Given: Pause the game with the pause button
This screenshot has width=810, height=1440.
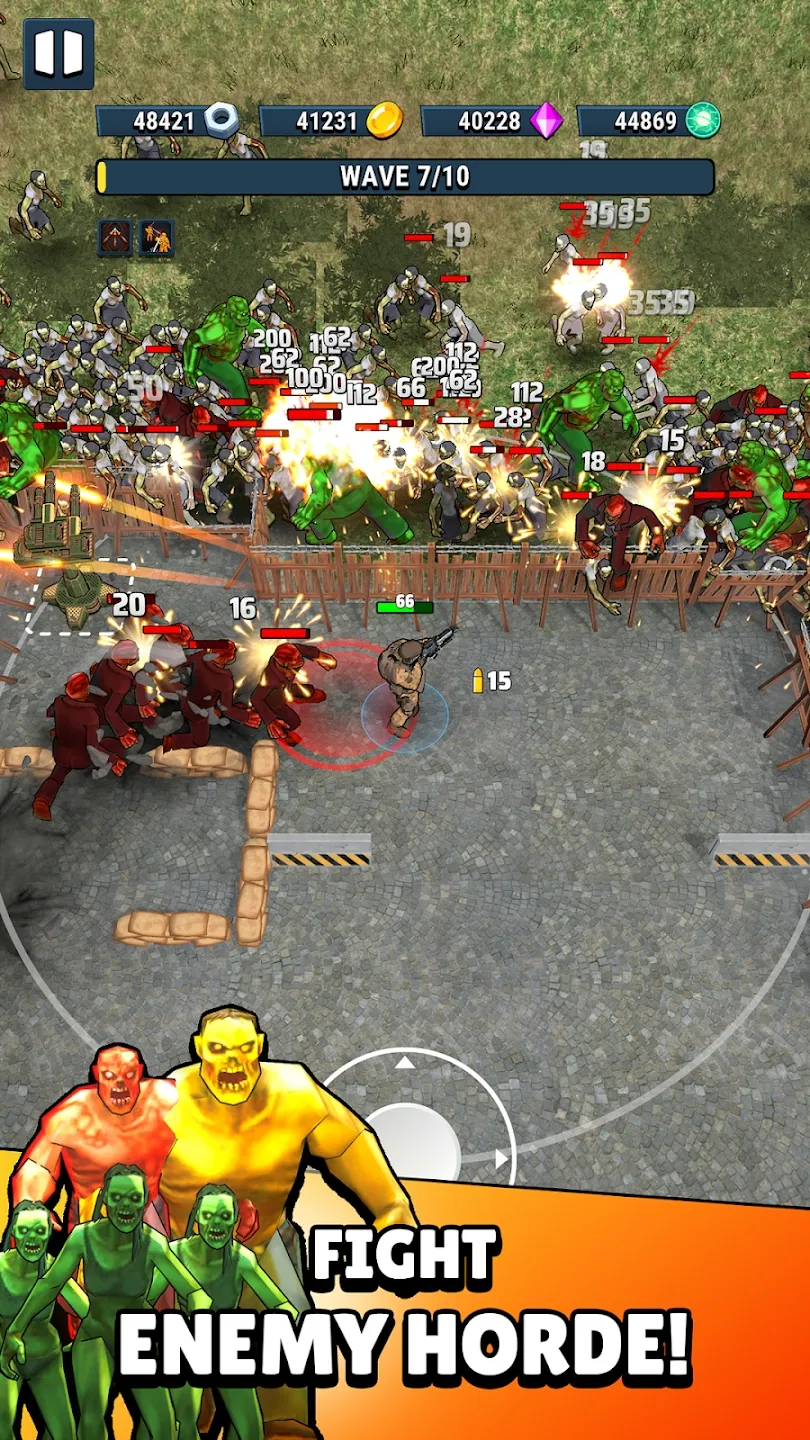Looking at the screenshot, I should coord(58,53).
